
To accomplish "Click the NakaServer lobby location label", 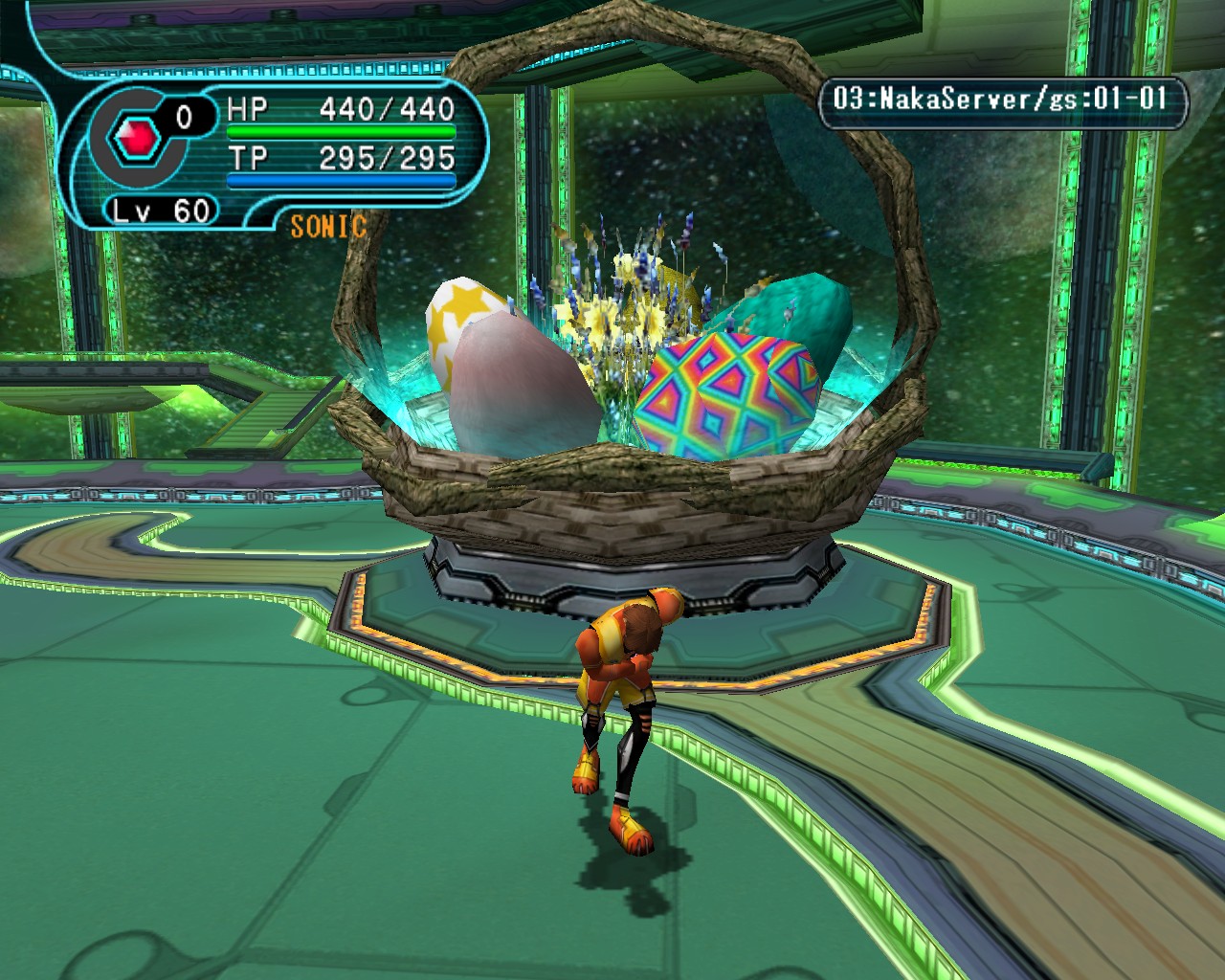I will (x=1002, y=99).
